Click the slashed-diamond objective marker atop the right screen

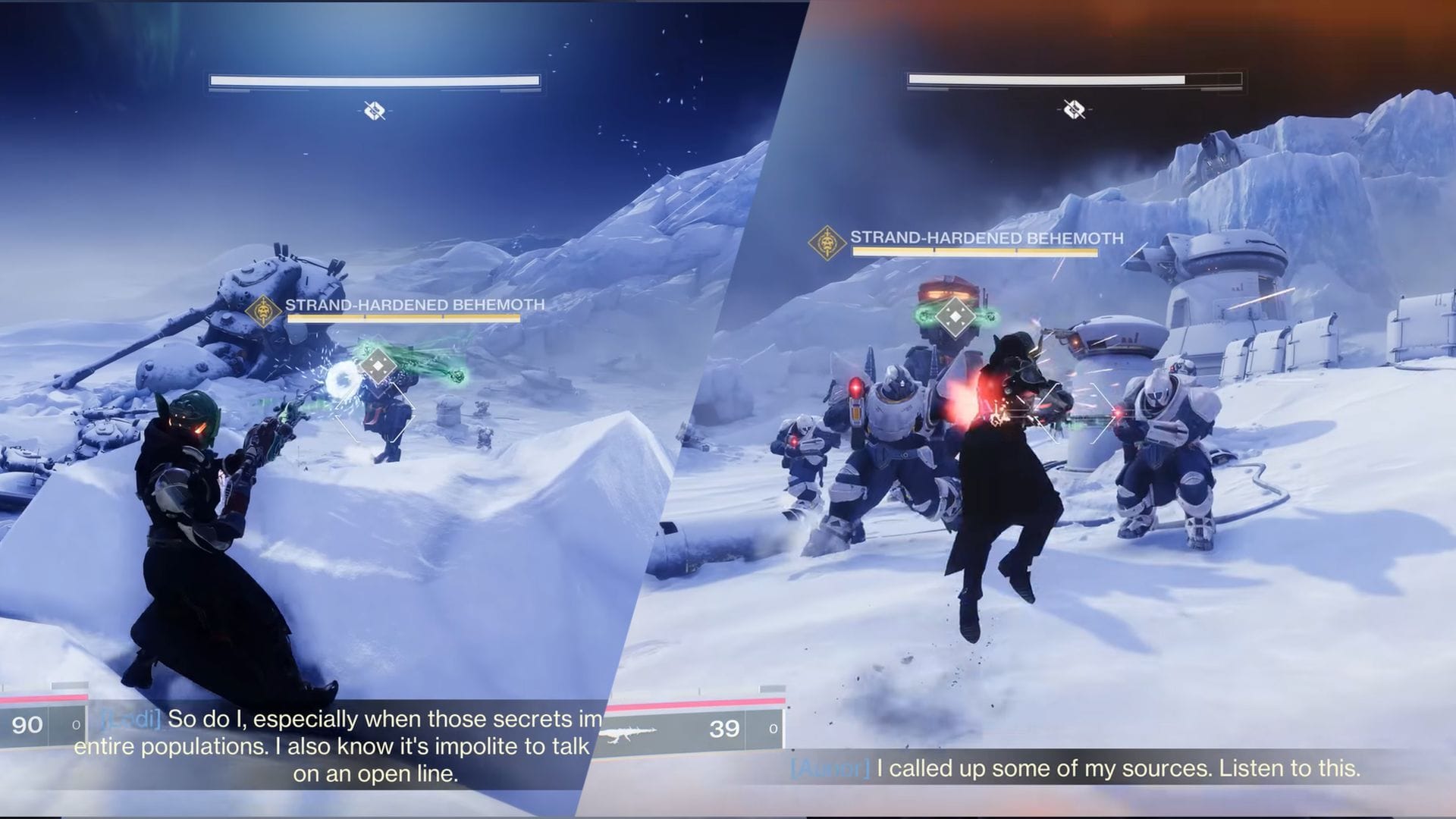point(1072,107)
